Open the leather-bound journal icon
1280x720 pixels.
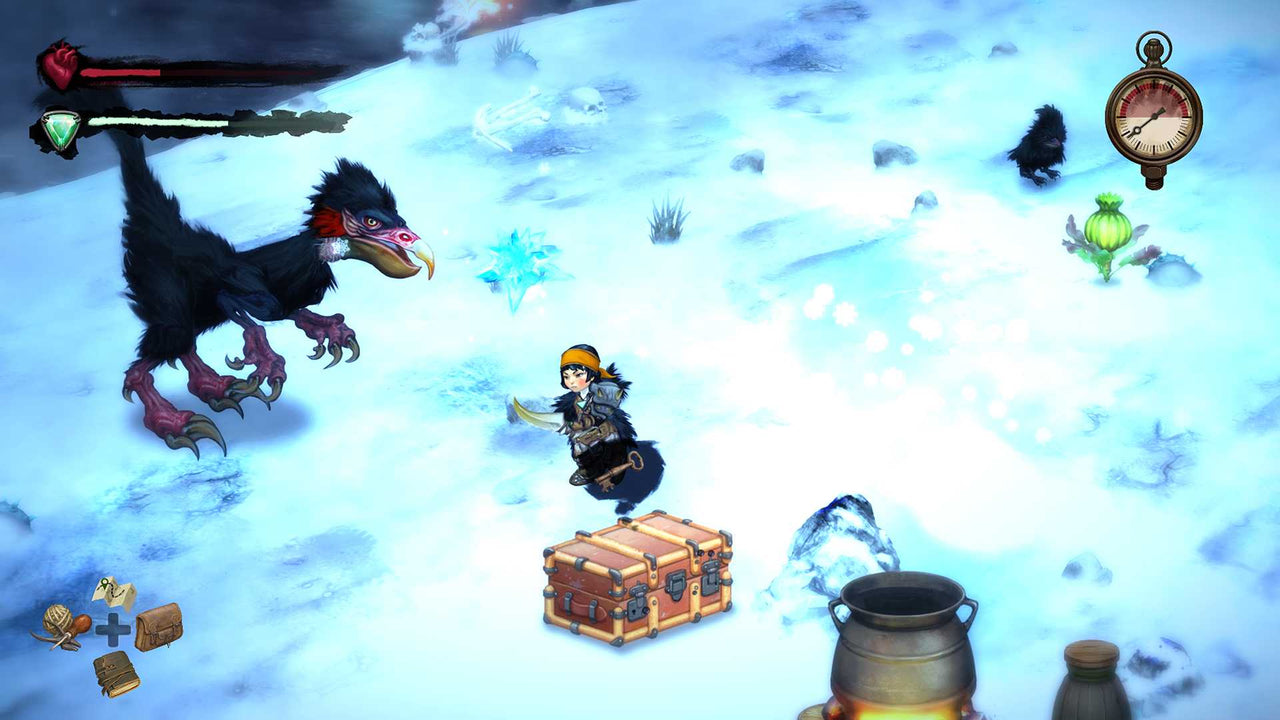(x=116, y=676)
